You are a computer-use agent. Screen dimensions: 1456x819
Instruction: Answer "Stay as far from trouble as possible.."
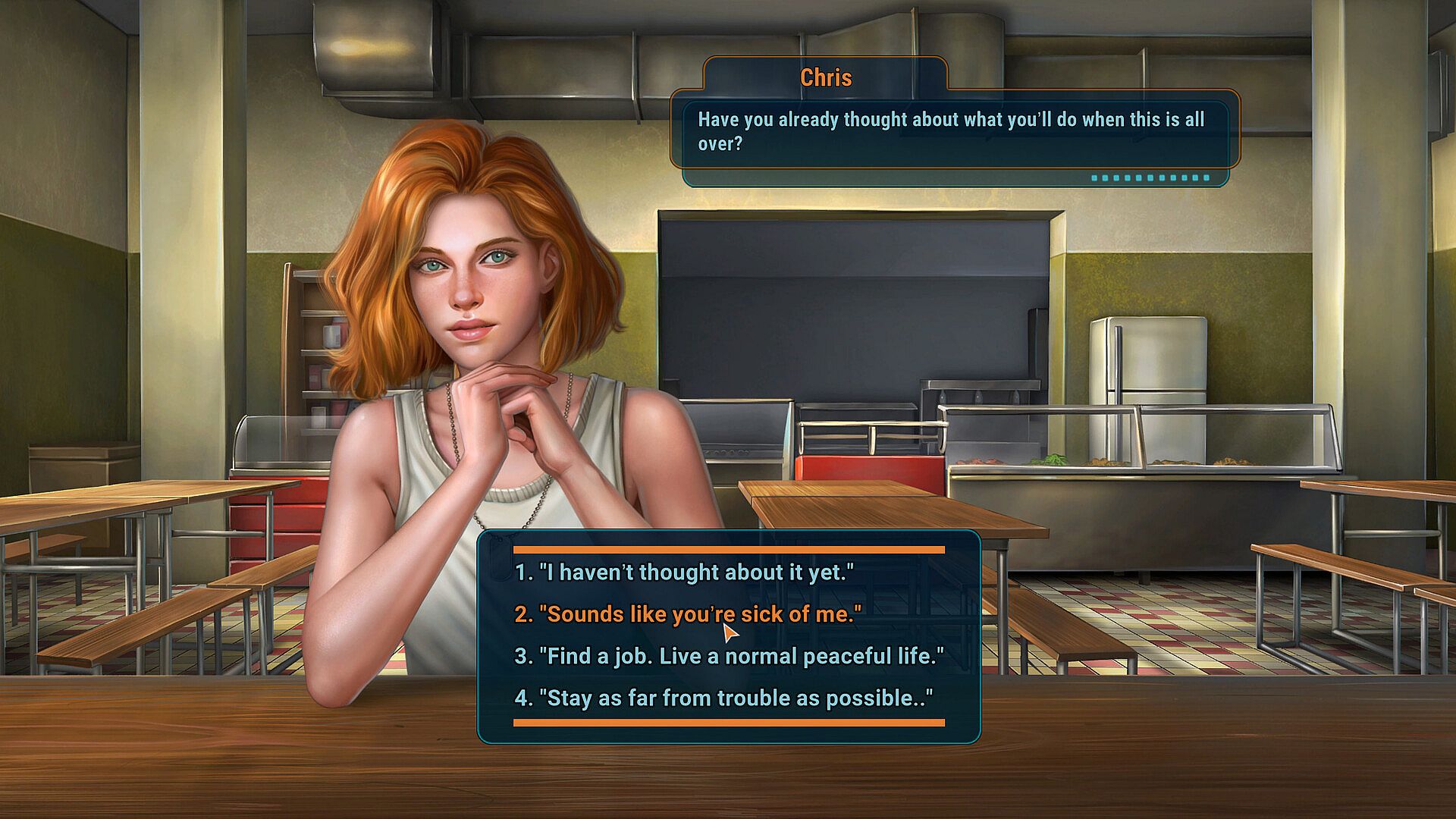tap(723, 698)
